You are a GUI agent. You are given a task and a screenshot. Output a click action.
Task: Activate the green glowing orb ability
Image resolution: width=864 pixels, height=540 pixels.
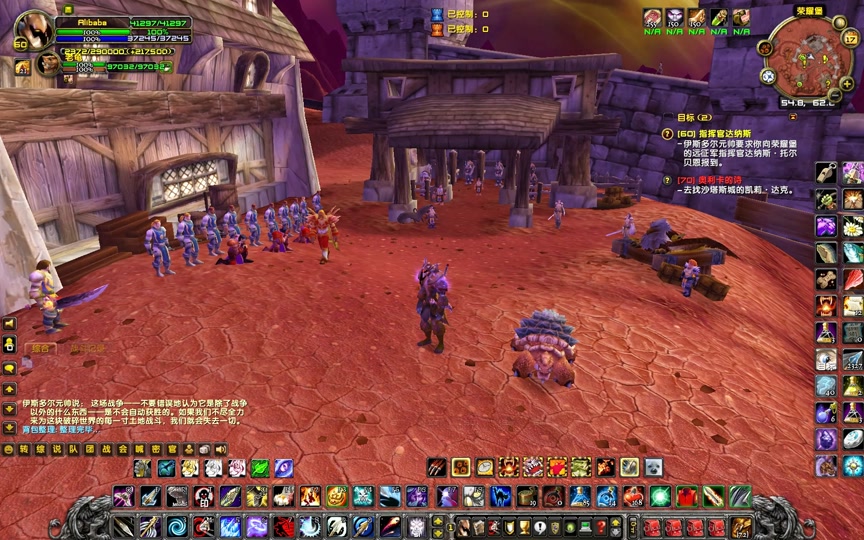660,496
